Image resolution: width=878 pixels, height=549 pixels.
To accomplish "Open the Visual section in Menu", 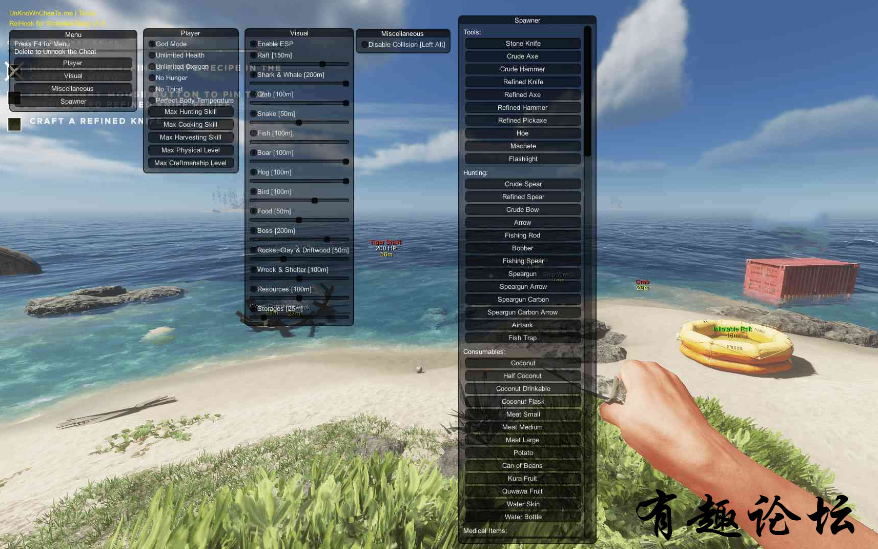I will (73, 76).
